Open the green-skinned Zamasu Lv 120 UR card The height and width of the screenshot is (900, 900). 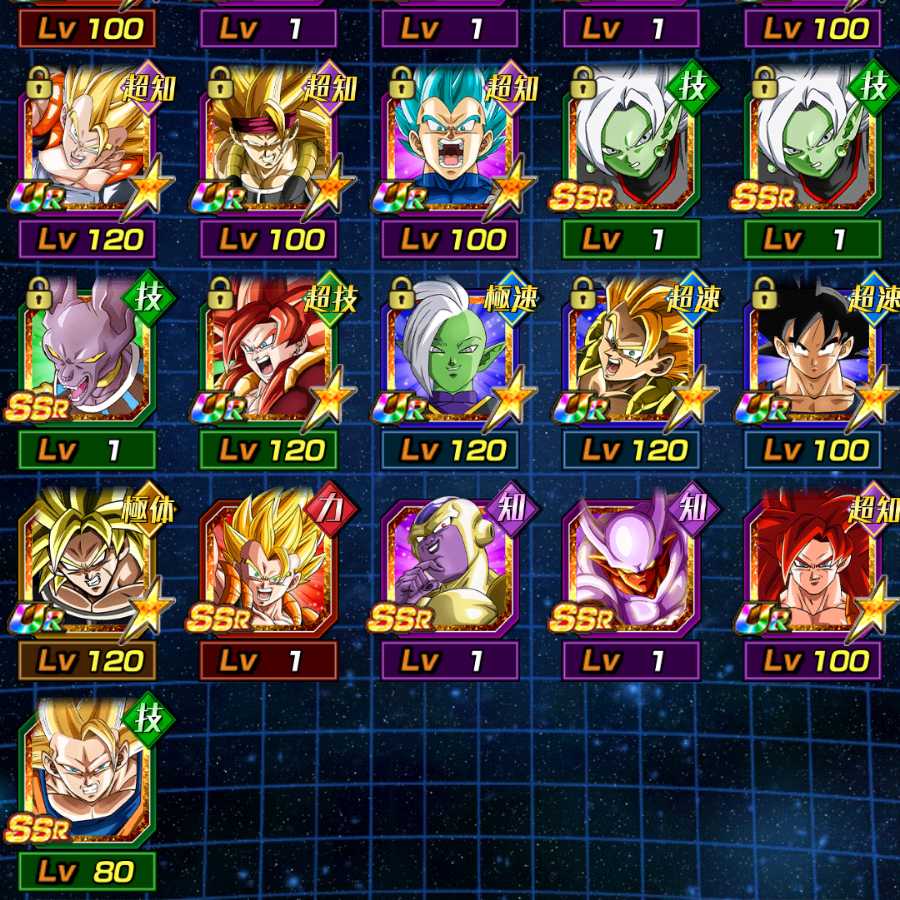pyautogui.click(x=450, y=352)
